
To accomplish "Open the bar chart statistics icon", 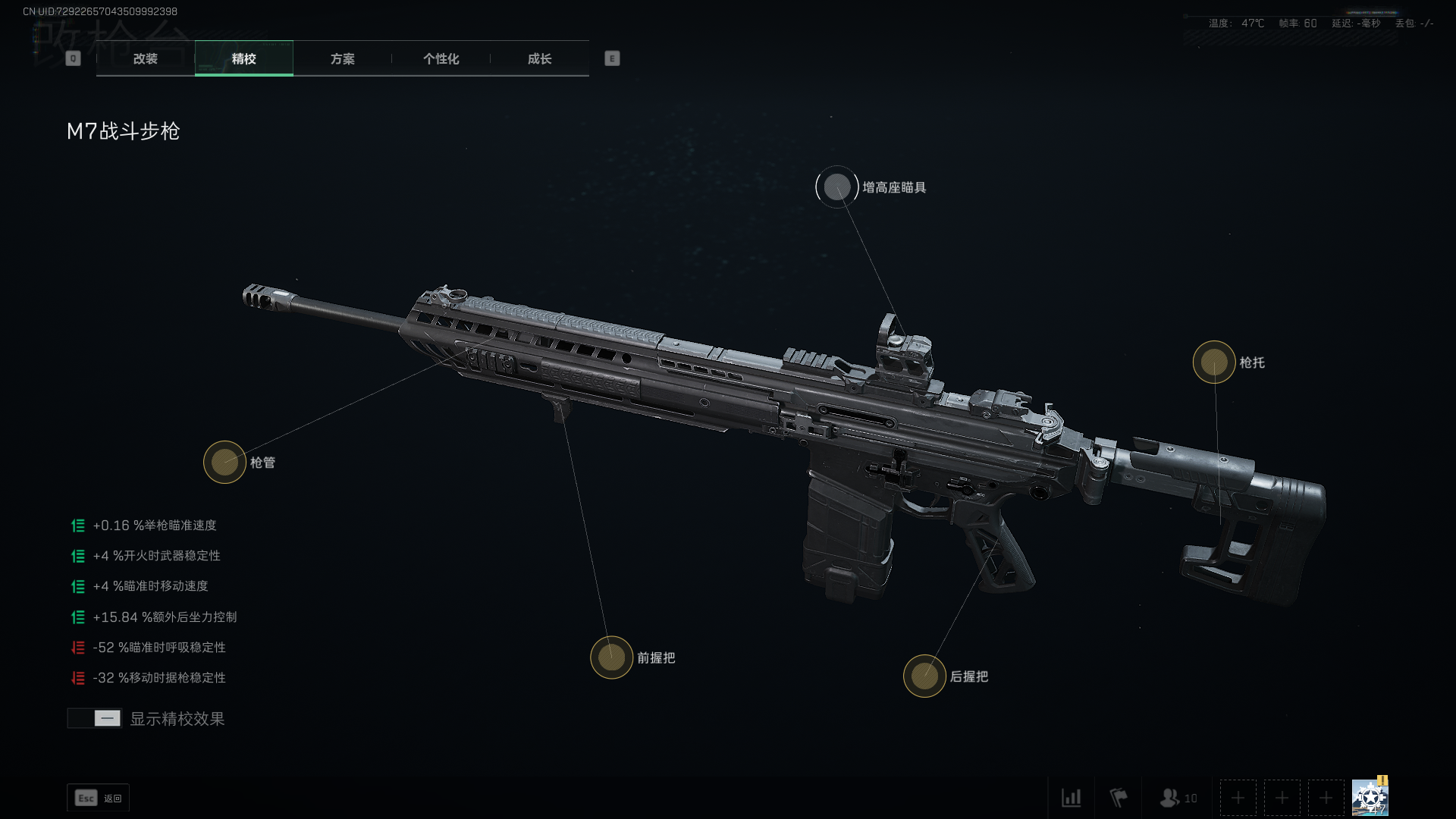I will pyautogui.click(x=1071, y=798).
